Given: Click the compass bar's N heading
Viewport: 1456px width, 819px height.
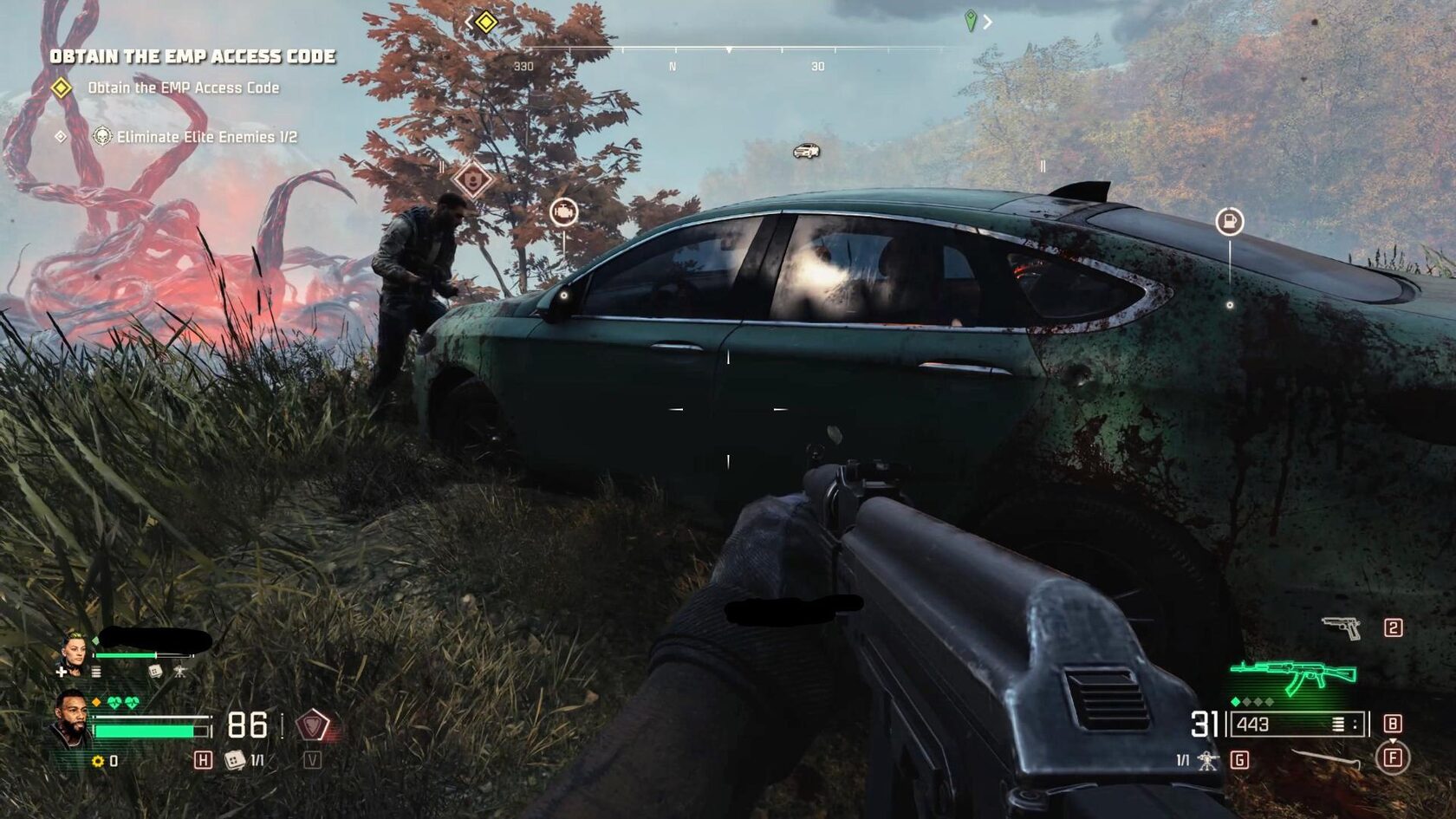Looking at the screenshot, I should pos(673,67).
